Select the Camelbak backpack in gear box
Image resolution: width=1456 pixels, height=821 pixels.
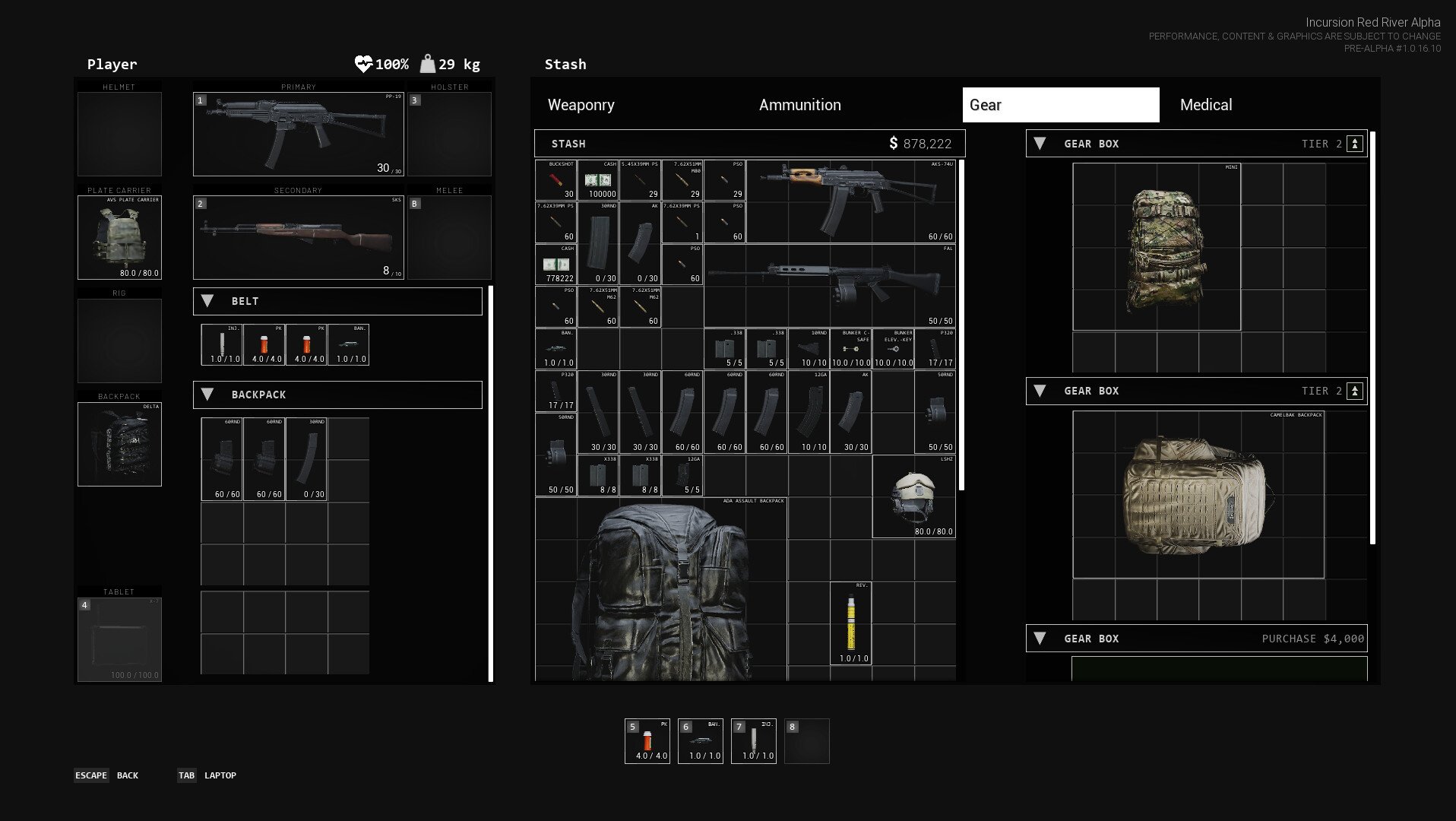(x=1198, y=495)
